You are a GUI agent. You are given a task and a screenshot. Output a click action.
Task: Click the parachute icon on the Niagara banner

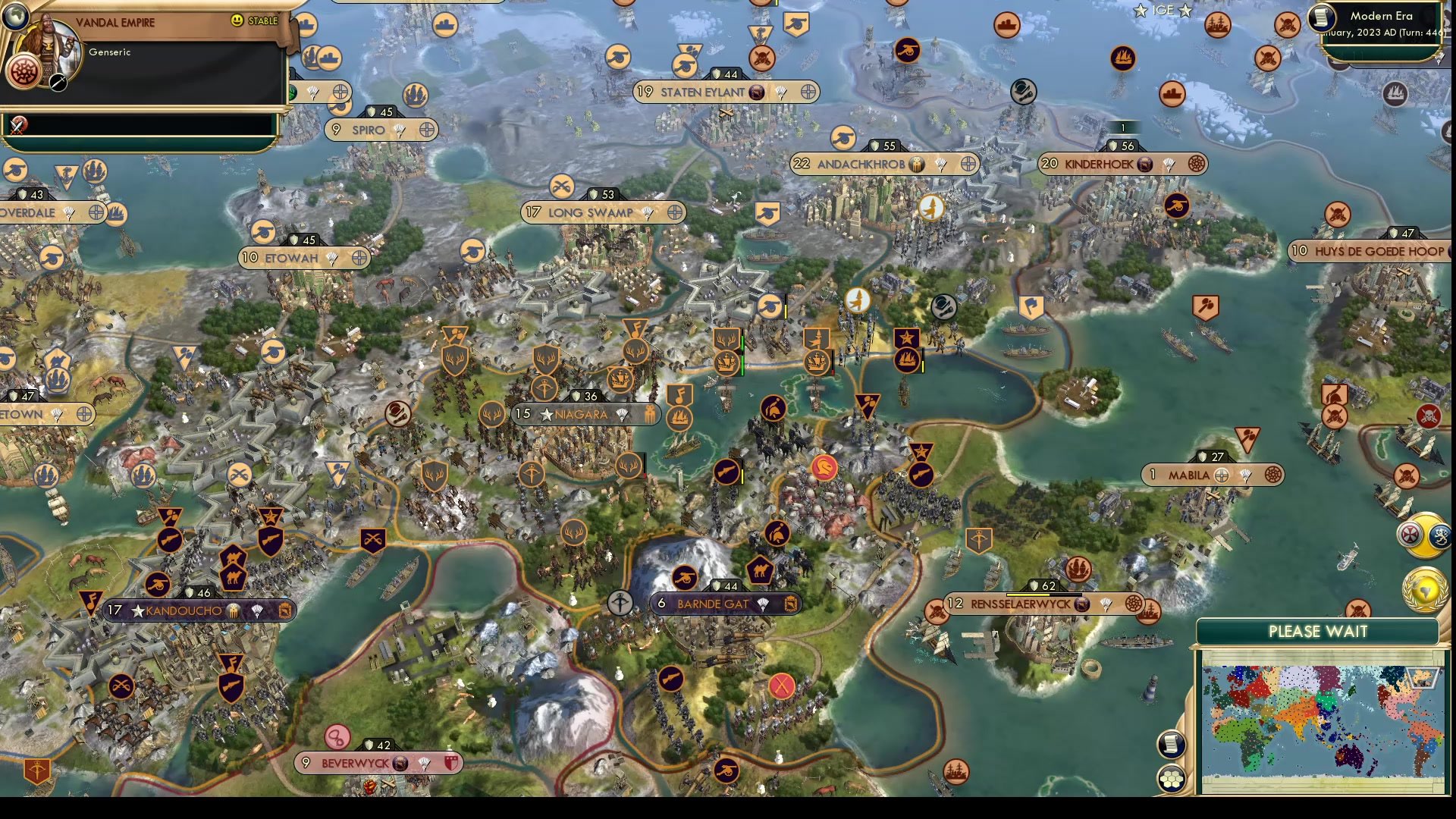pyautogui.click(x=622, y=415)
